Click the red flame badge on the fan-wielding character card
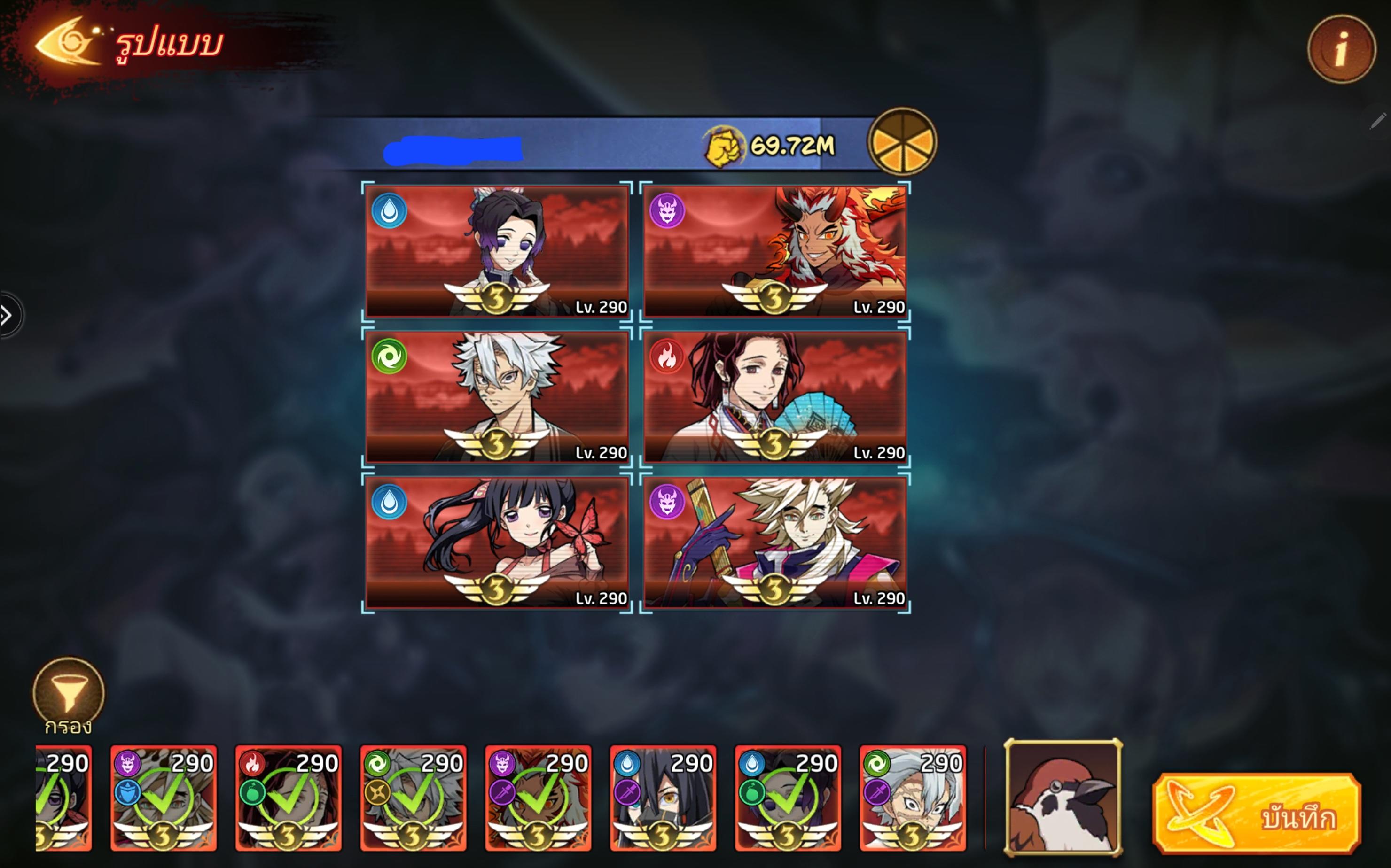This screenshot has width=1391, height=868. pyautogui.click(x=667, y=357)
